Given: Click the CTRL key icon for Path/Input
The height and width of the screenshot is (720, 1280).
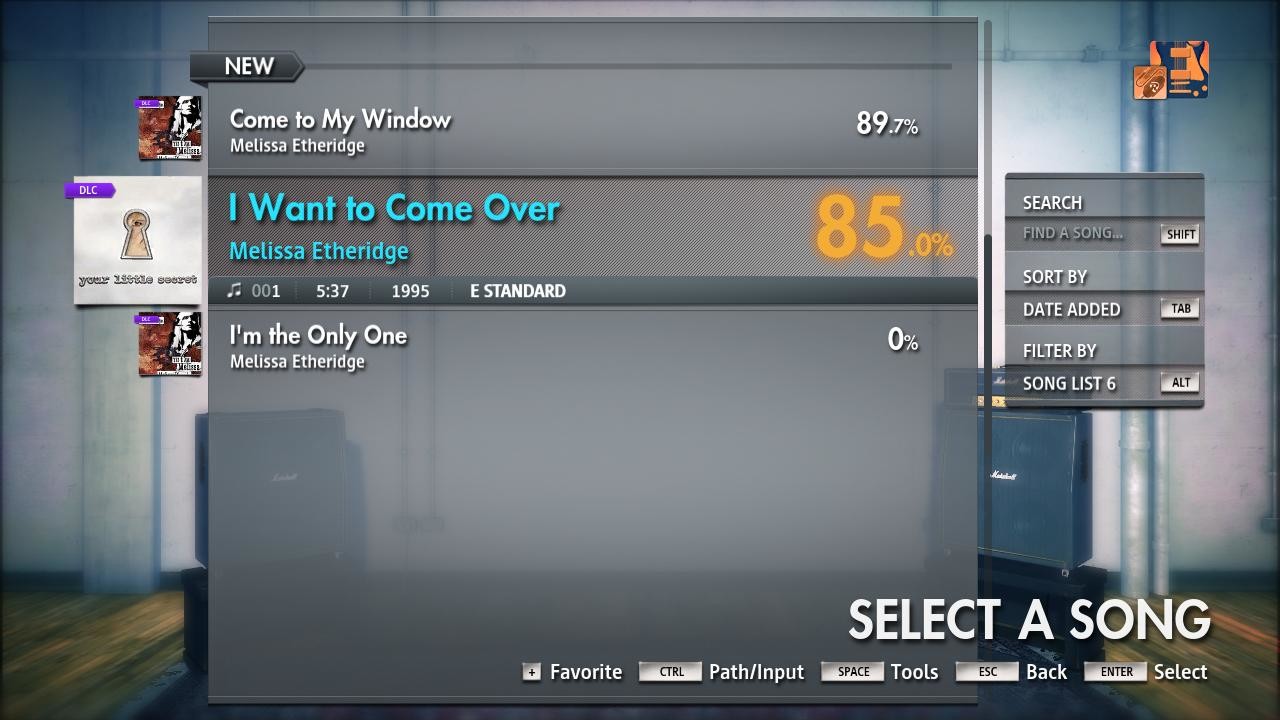Looking at the screenshot, I should 670,671.
